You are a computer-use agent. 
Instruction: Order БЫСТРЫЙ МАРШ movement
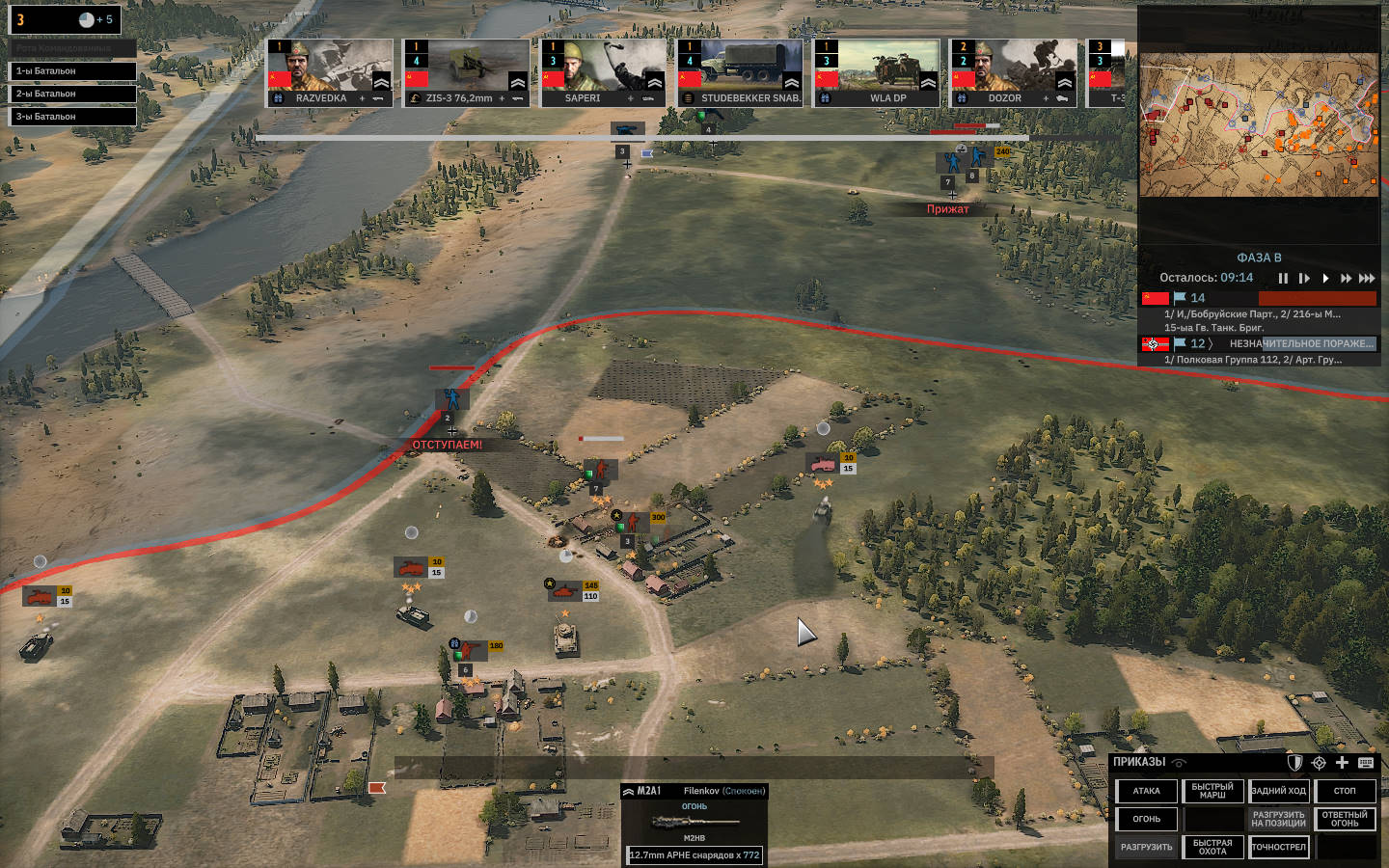1212,792
